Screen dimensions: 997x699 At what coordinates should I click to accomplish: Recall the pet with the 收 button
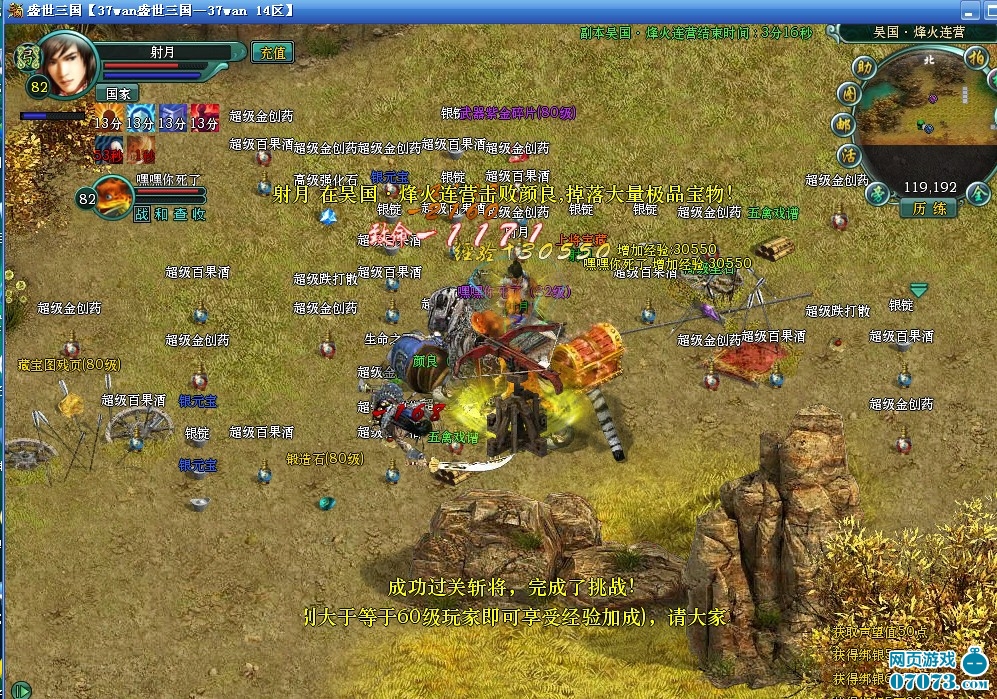pyautogui.click(x=199, y=214)
